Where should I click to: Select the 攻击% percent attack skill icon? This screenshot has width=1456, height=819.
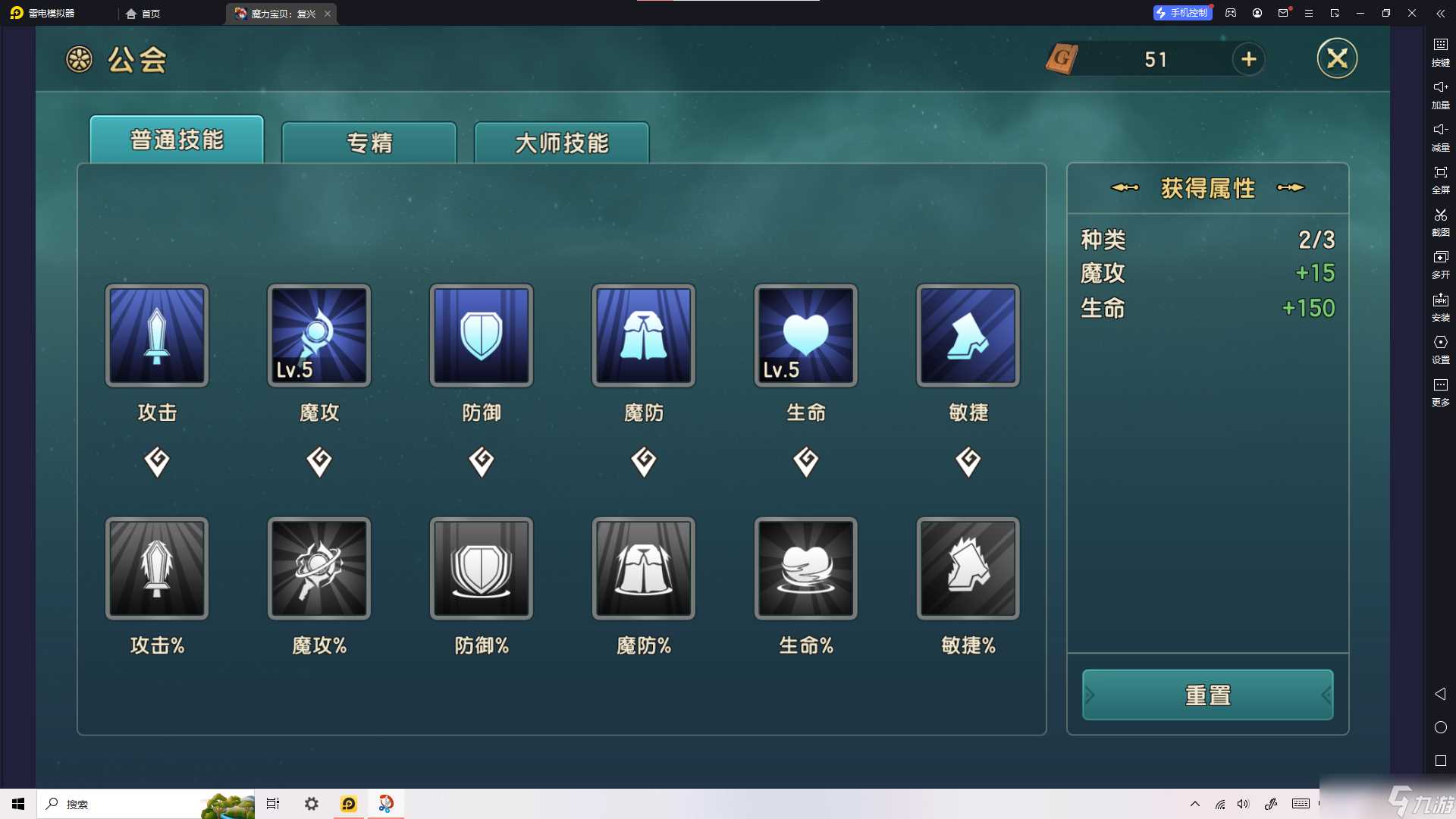click(x=156, y=568)
